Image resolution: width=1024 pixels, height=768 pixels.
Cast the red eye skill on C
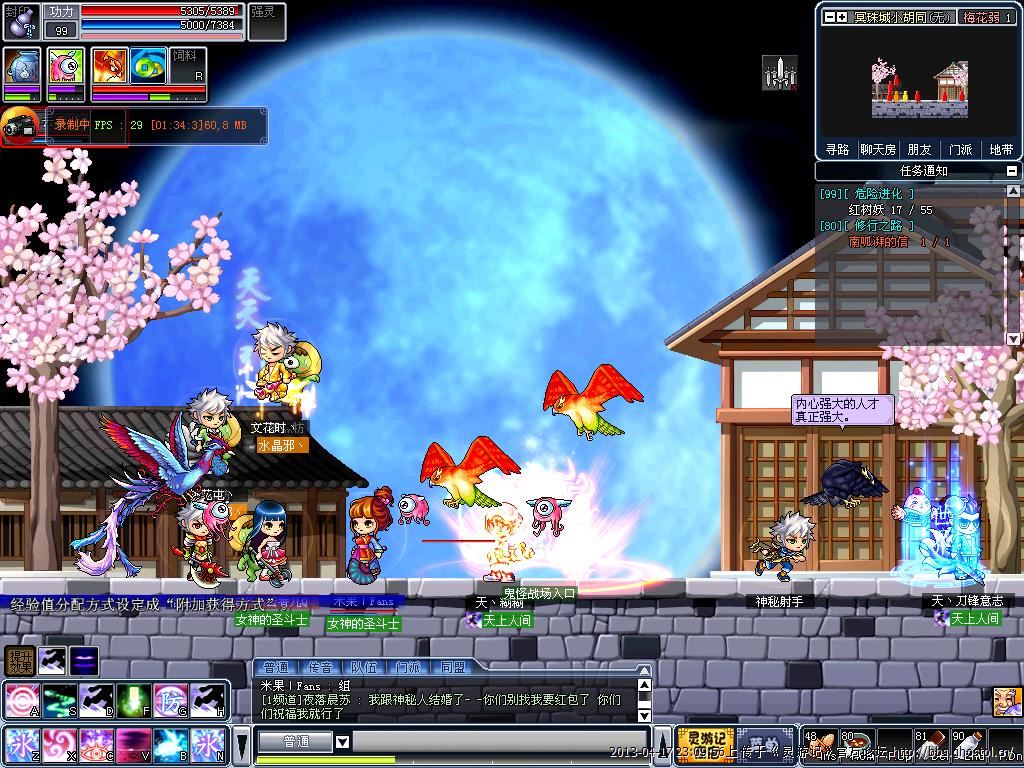[x=96, y=745]
